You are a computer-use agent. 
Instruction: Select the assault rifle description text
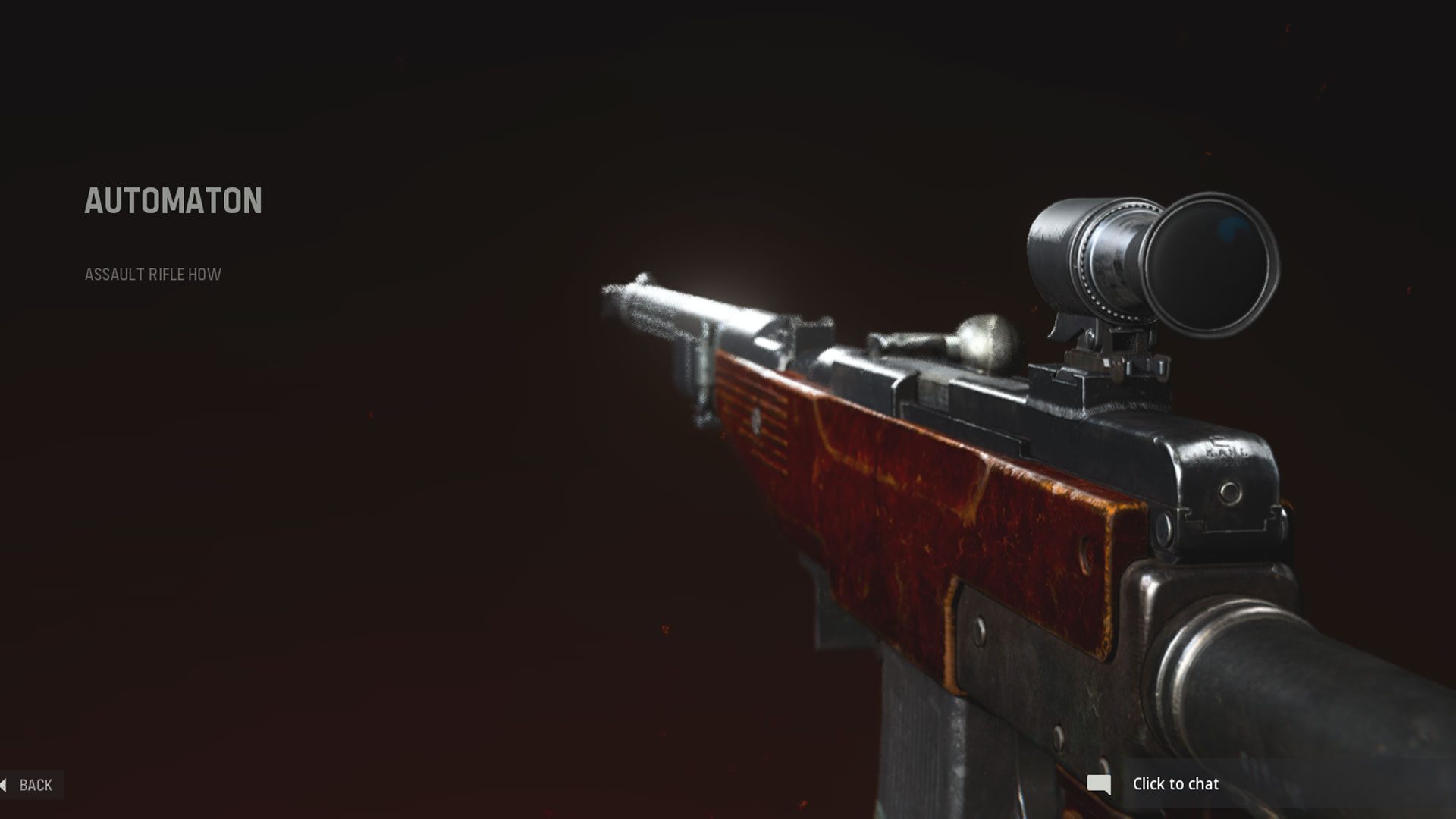click(152, 276)
